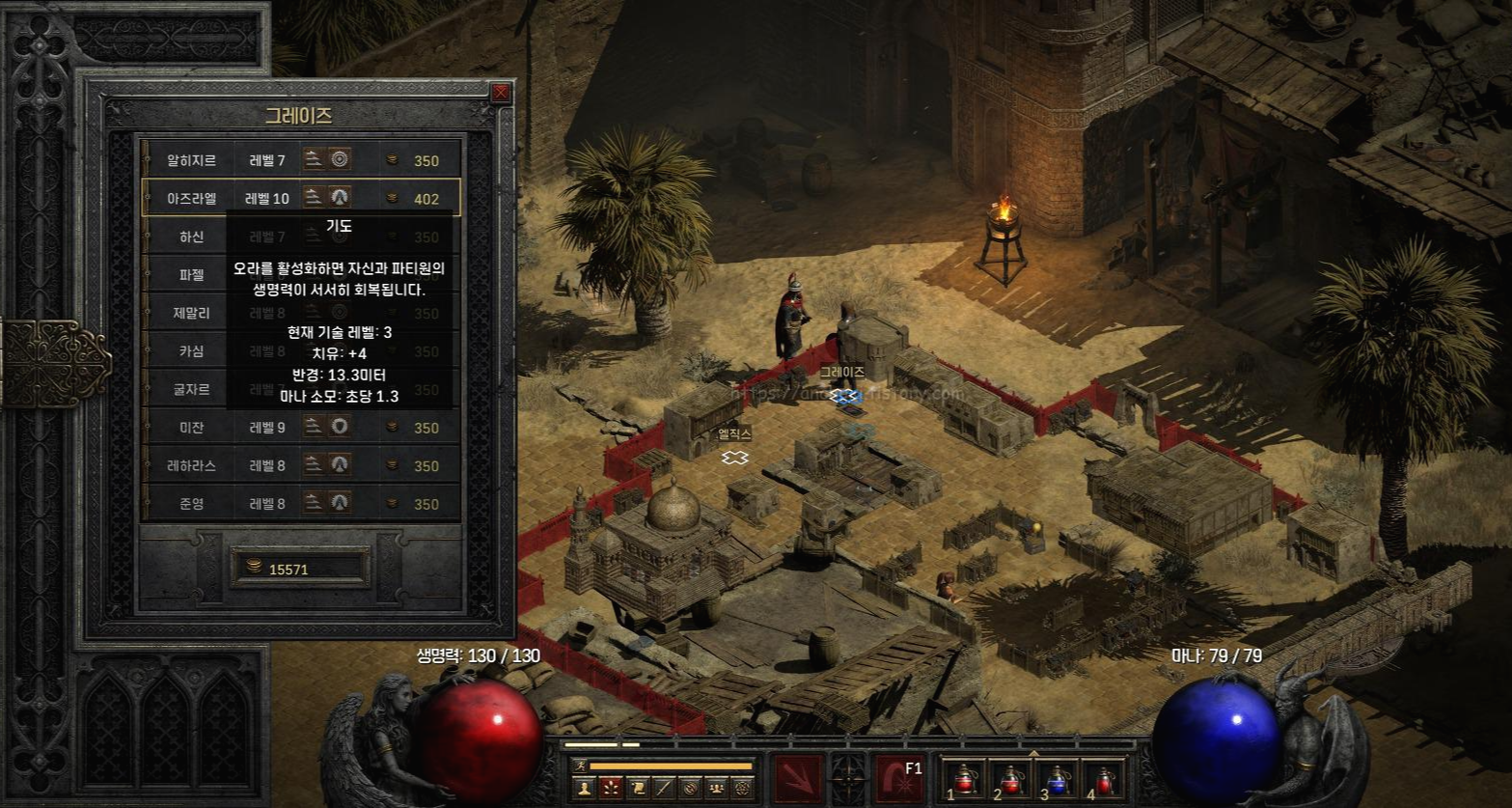
Task: Click the left attack skill button
Action: click(x=798, y=778)
